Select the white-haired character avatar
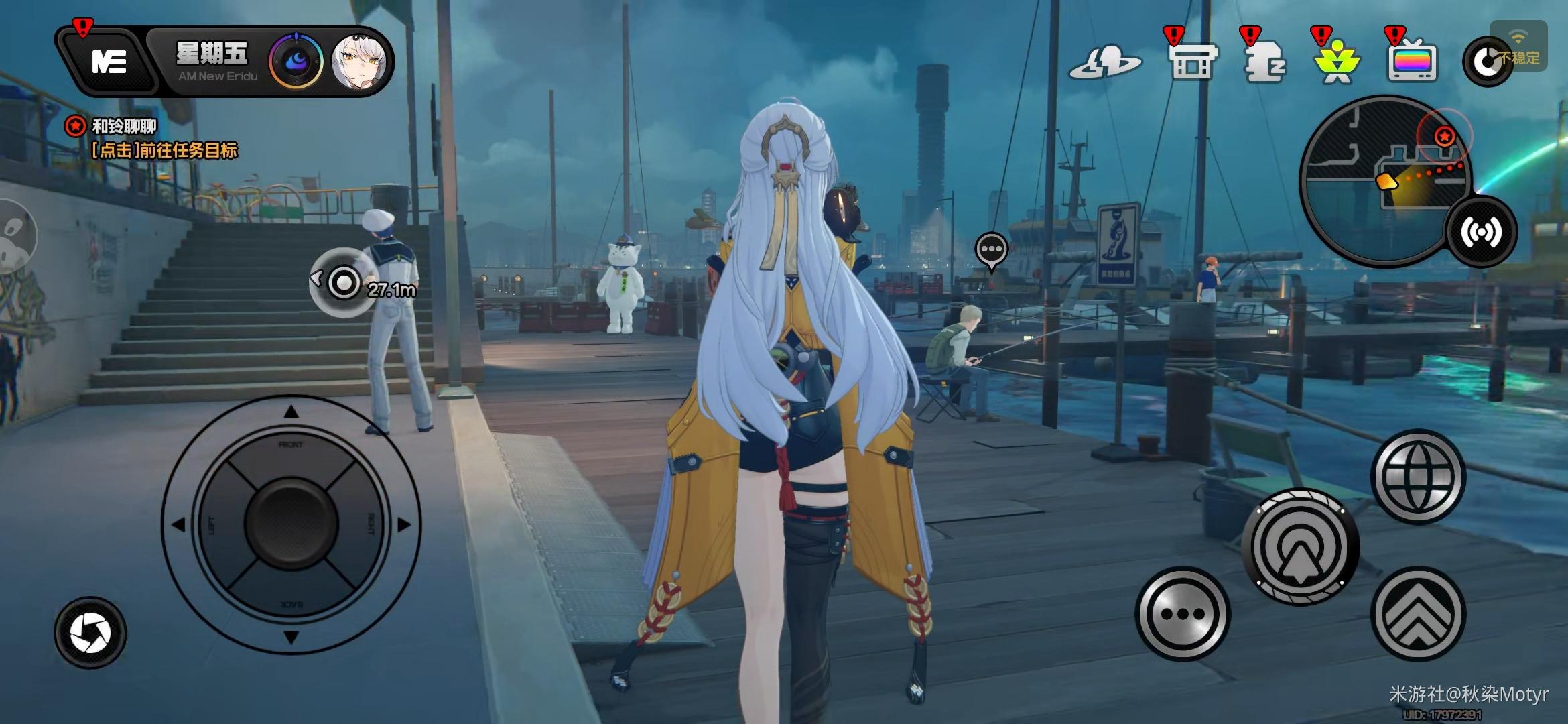Image resolution: width=1568 pixels, height=724 pixels. 359,62
